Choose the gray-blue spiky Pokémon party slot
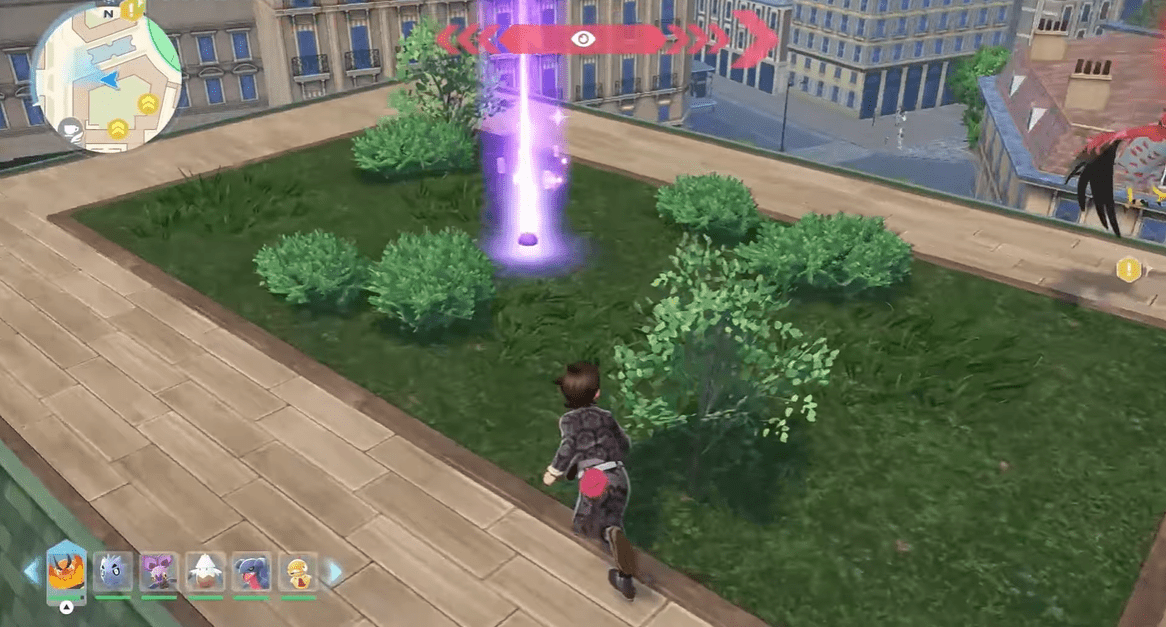This screenshot has height=627, width=1166. pos(113,572)
